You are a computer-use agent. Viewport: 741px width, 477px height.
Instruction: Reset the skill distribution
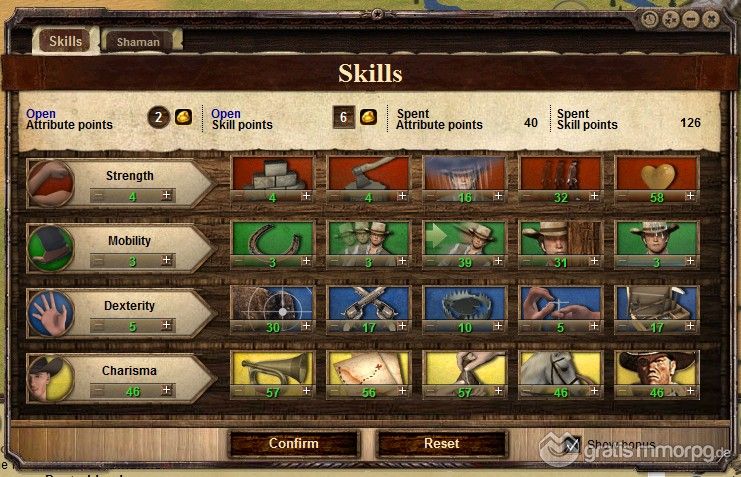(x=441, y=443)
